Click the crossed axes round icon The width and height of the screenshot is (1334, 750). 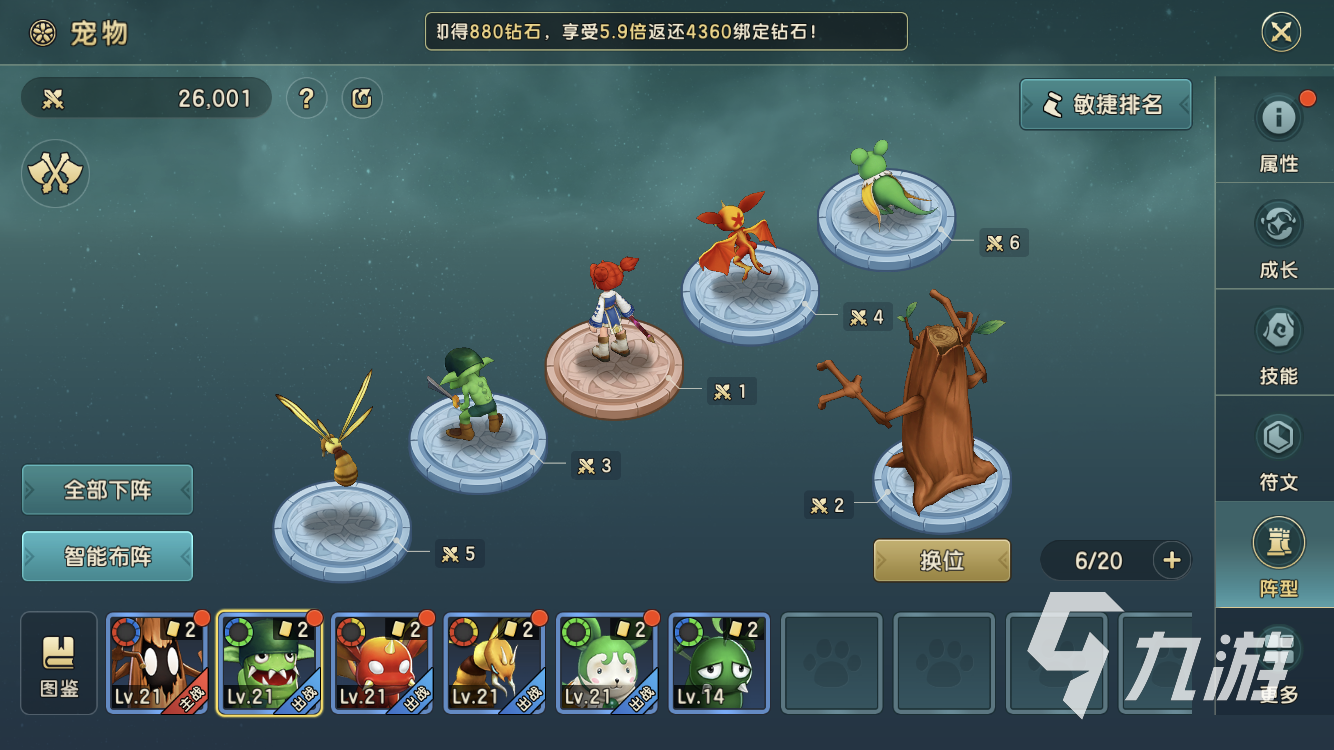55,174
